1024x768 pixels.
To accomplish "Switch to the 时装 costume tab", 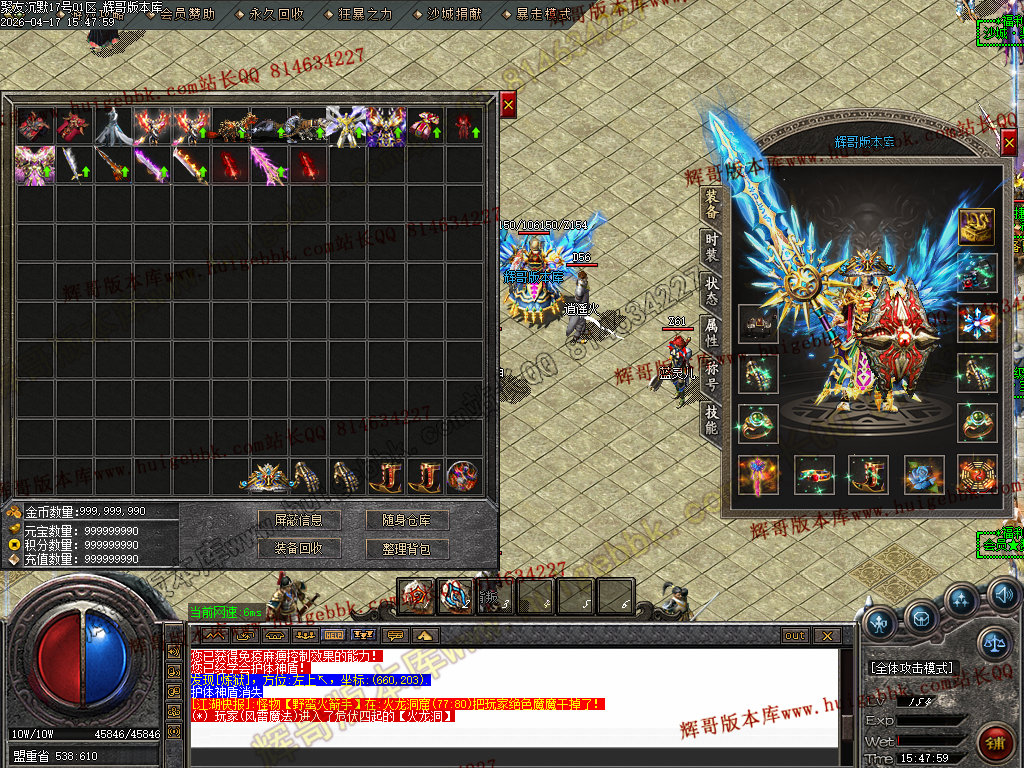I will 711,245.
